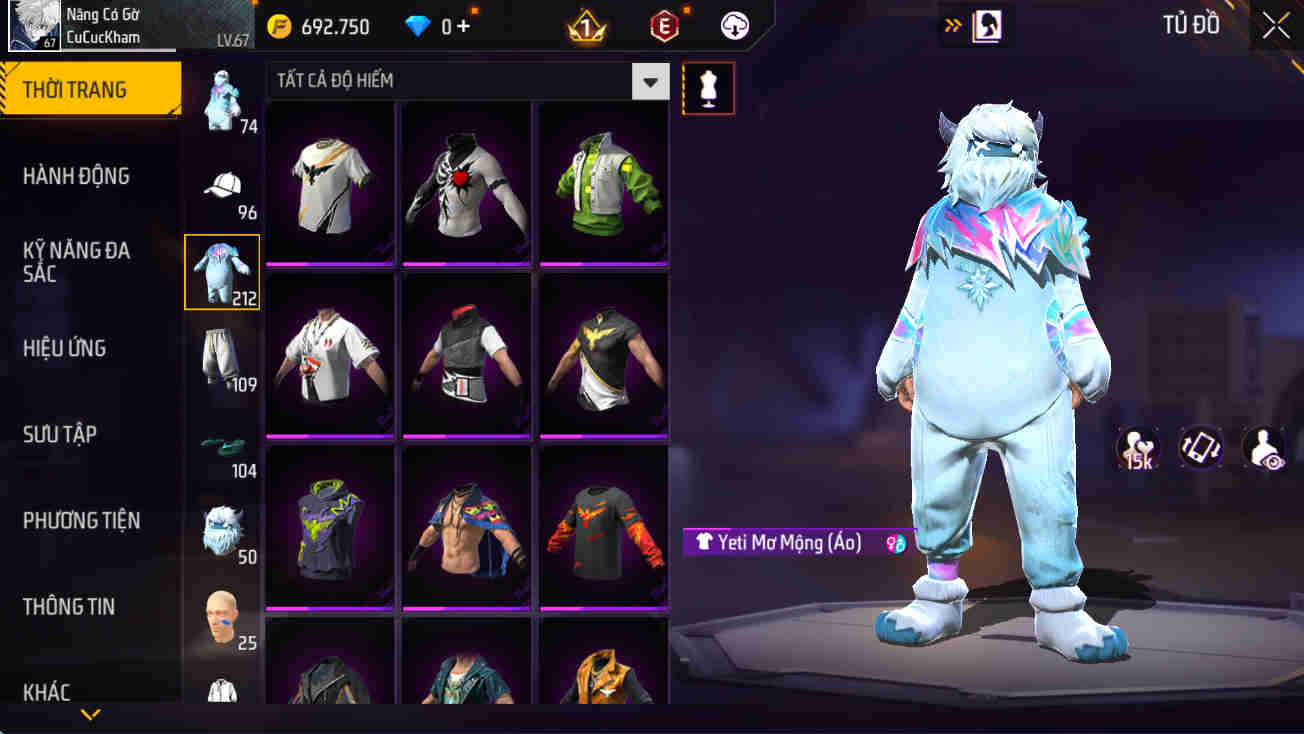Click the character card icon beside the arrows
Image resolution: width=1304 pixels, height=734 pixels.
click(988, 25)
